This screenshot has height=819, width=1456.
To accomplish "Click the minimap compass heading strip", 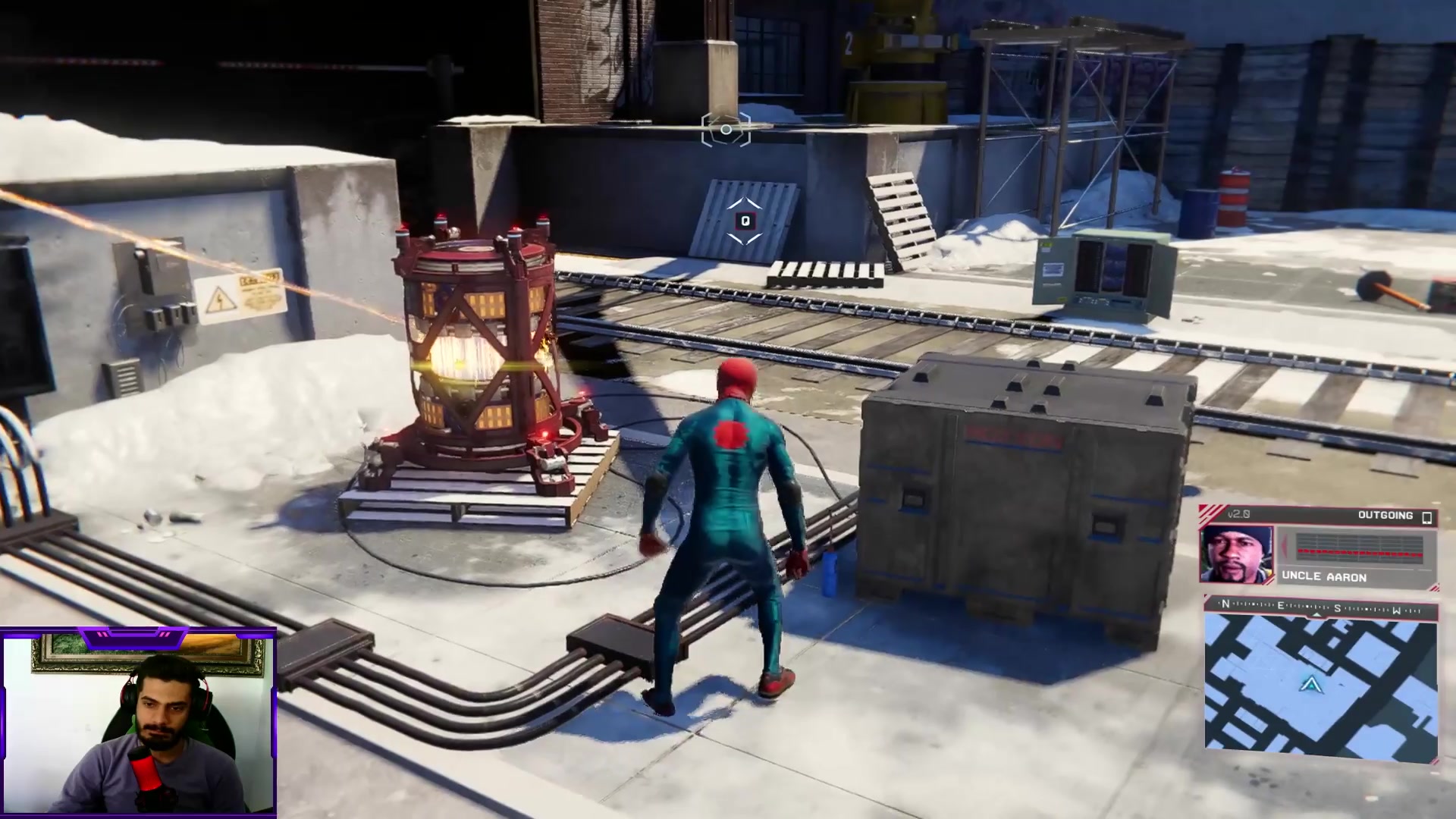I will 1320,607.
